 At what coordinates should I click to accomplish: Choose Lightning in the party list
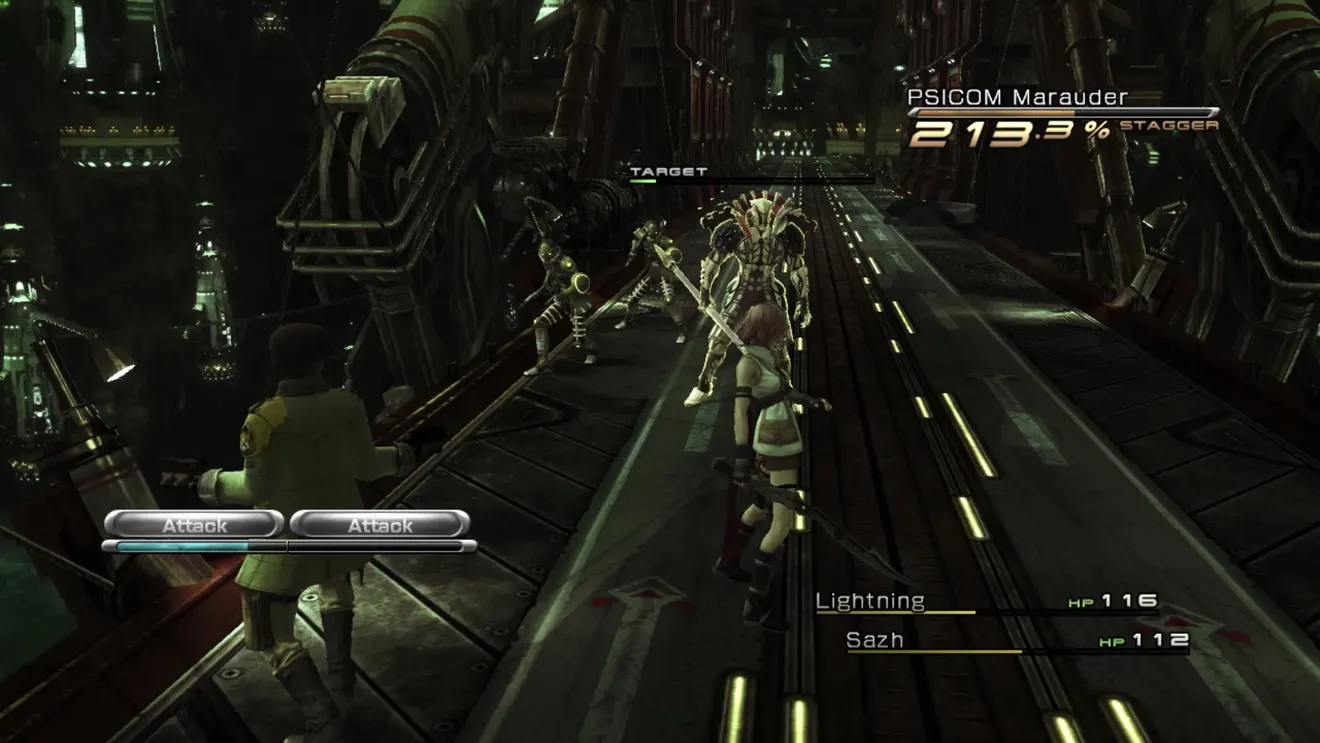click(x=870, y=601)
